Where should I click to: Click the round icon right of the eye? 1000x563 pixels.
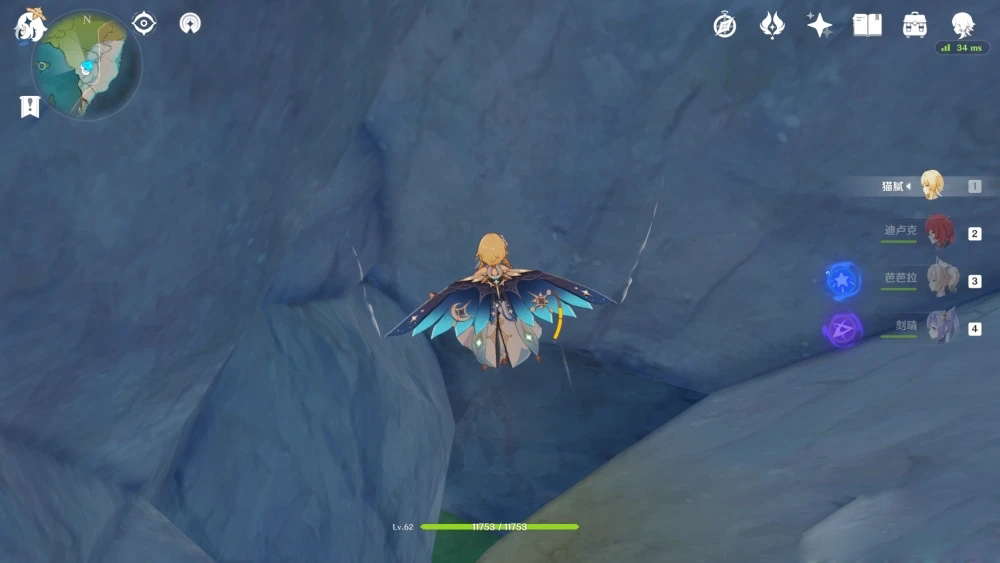(x=190, y=23)
